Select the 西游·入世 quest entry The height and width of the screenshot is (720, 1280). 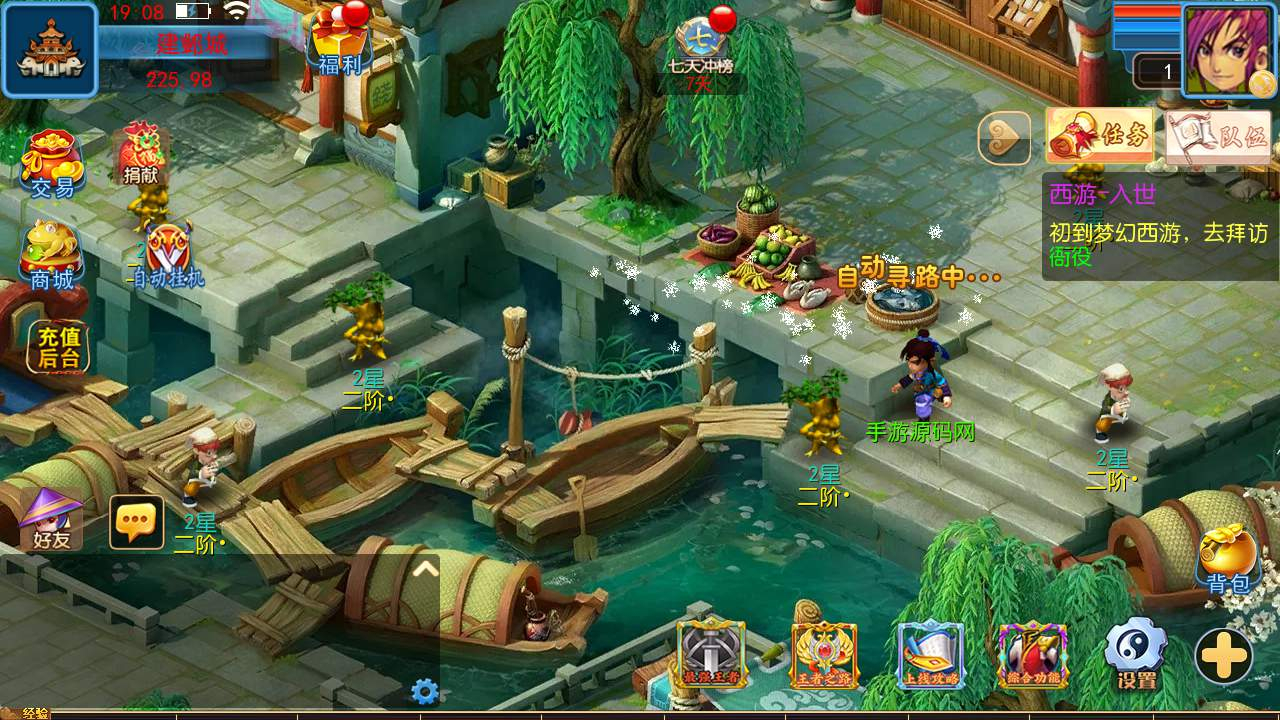coord(1158,226)
